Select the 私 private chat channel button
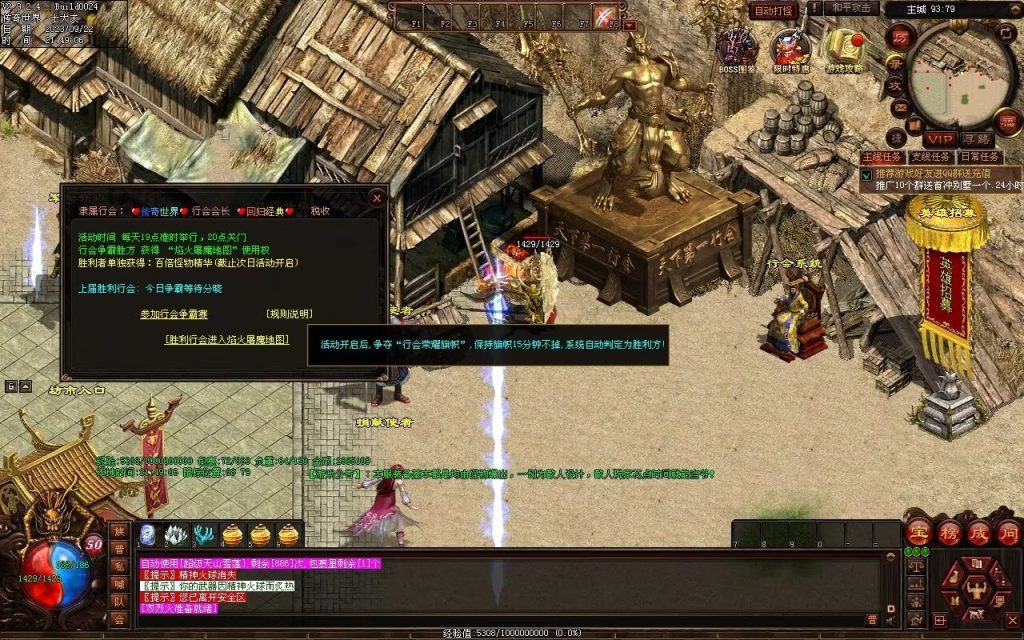The width and height of the screenshot is (1024, 640). (x=119, y=566)
